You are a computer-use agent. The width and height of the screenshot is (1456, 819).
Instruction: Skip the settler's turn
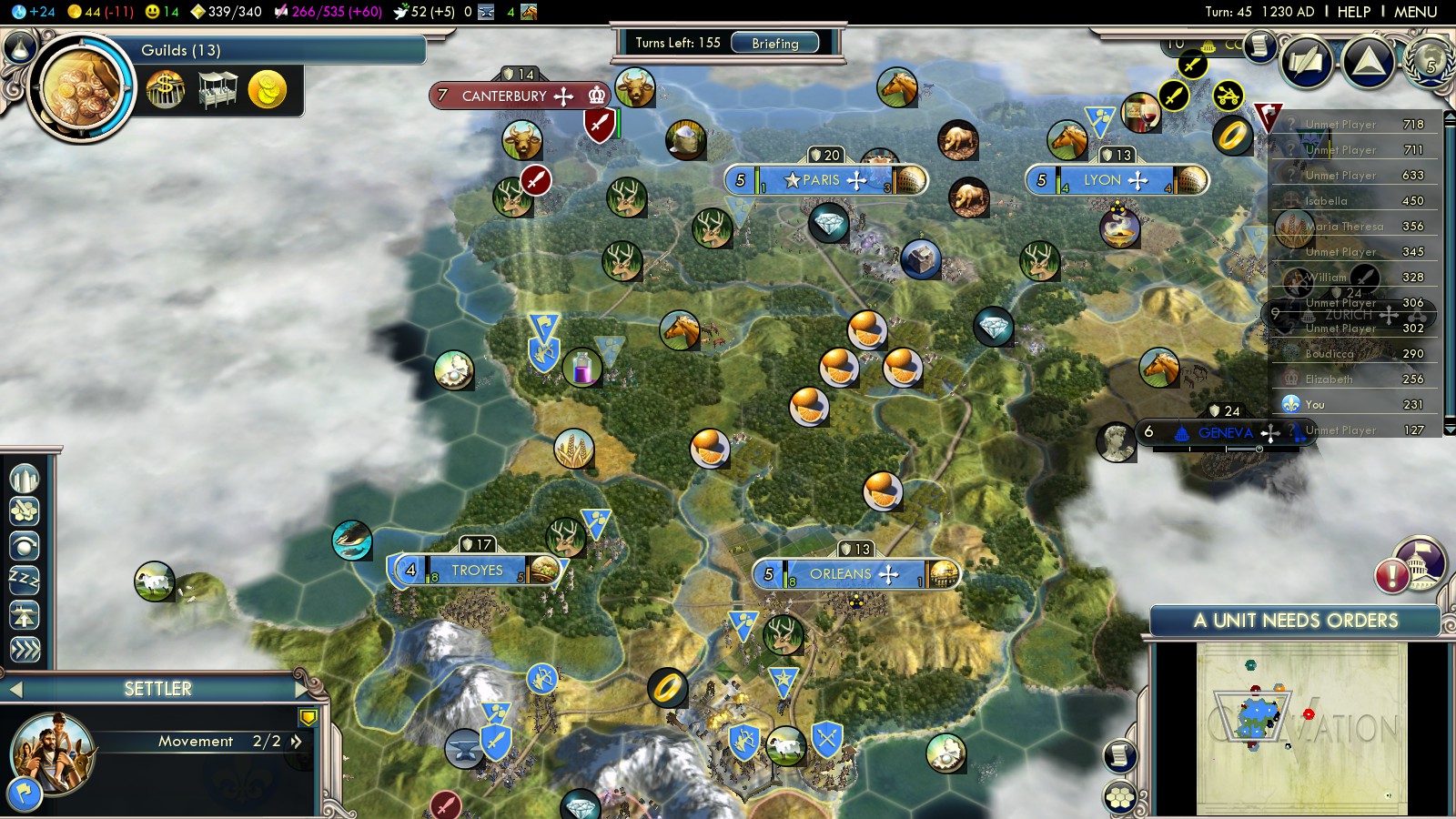point(25,649)
